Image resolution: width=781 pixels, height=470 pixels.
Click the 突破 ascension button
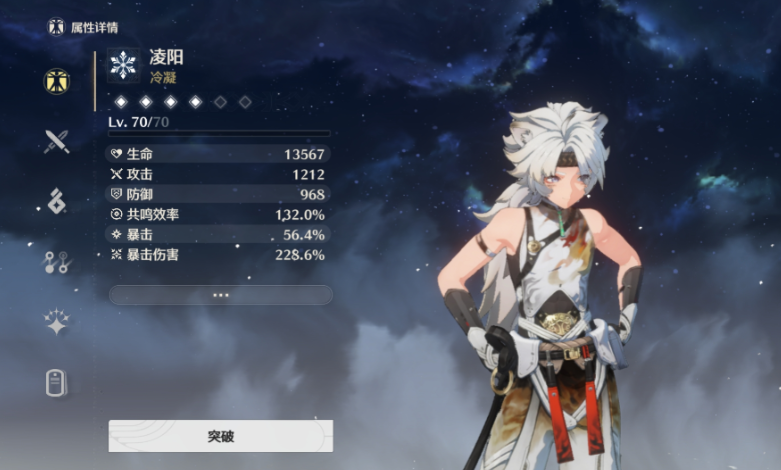pos(220,436)
